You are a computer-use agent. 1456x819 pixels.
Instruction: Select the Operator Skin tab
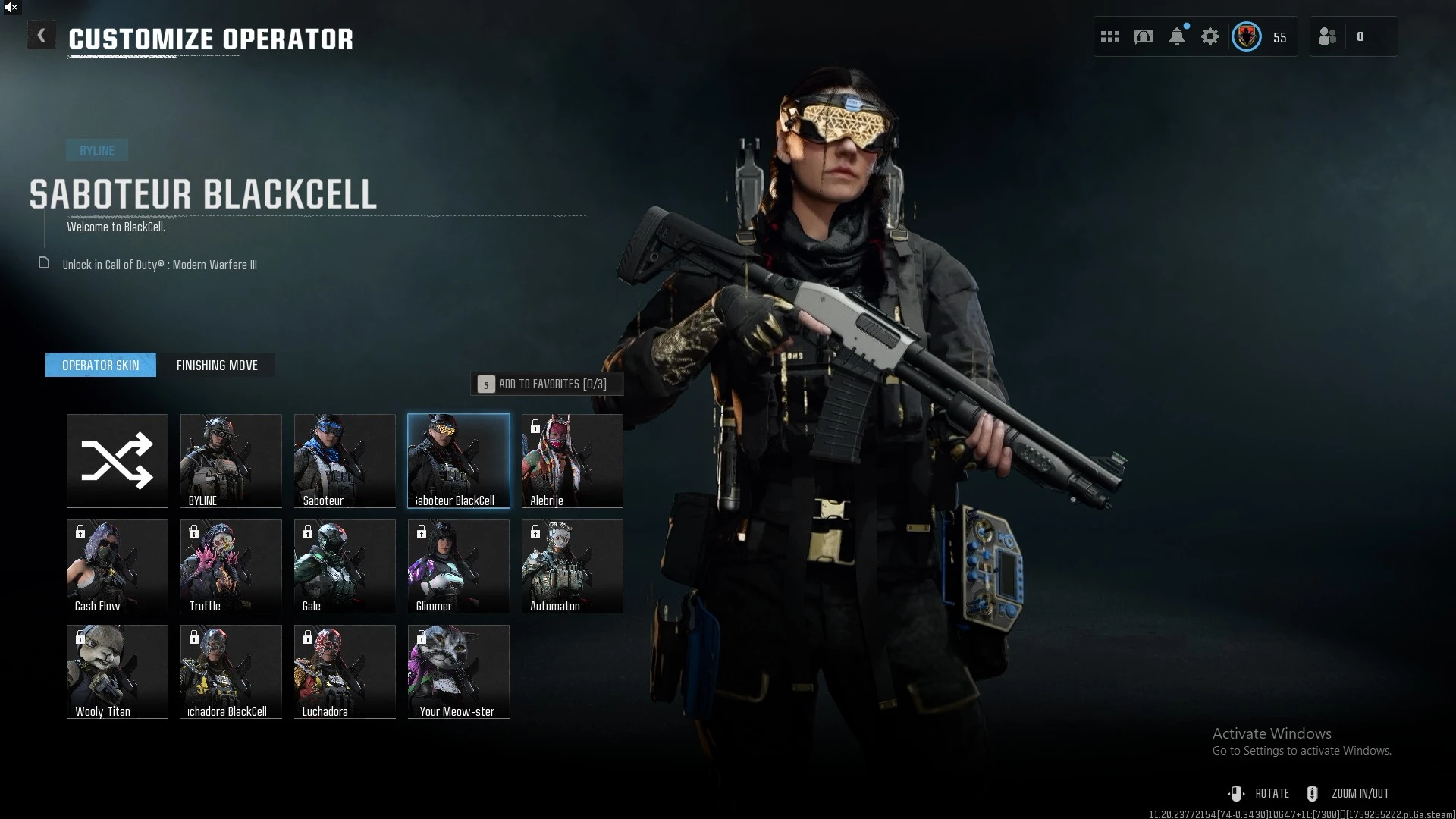[x=101, y=366]
